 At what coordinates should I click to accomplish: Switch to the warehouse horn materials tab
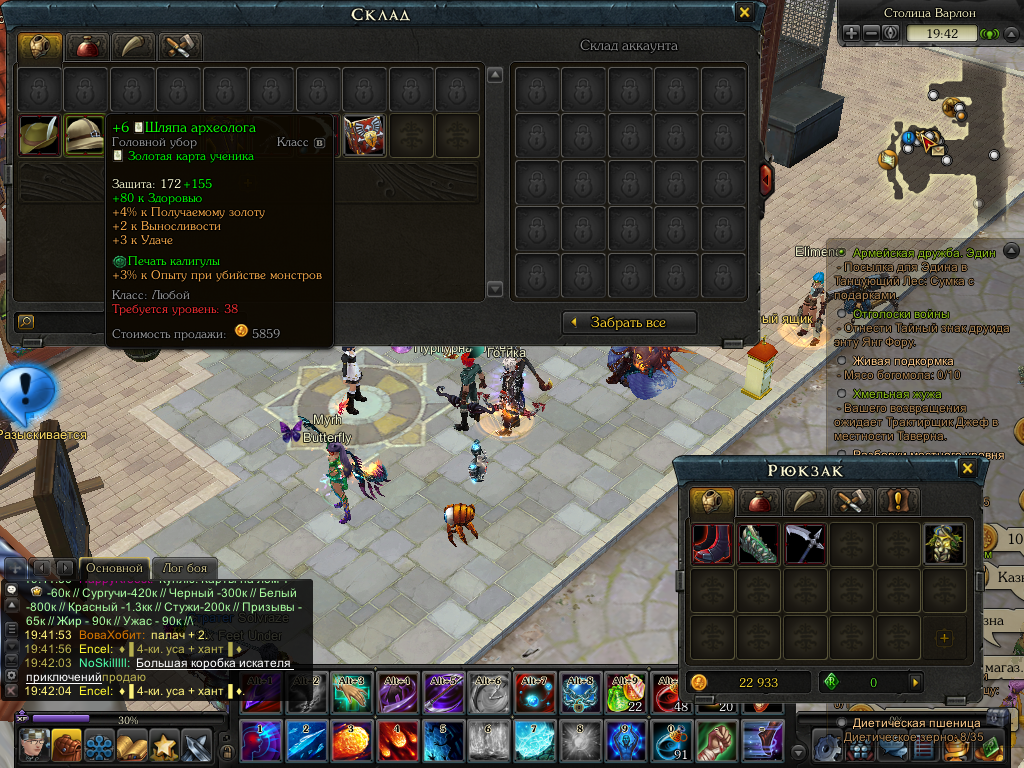click(133, 46)
